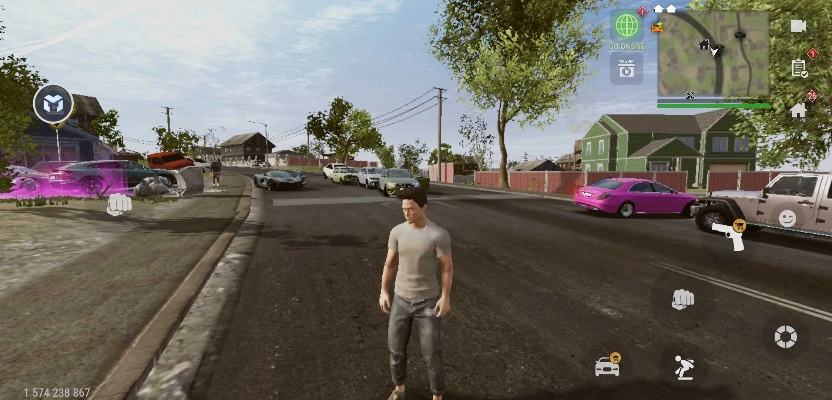Open the smiley face emote button
The image size is (832, 400).
tap(788, 218)
